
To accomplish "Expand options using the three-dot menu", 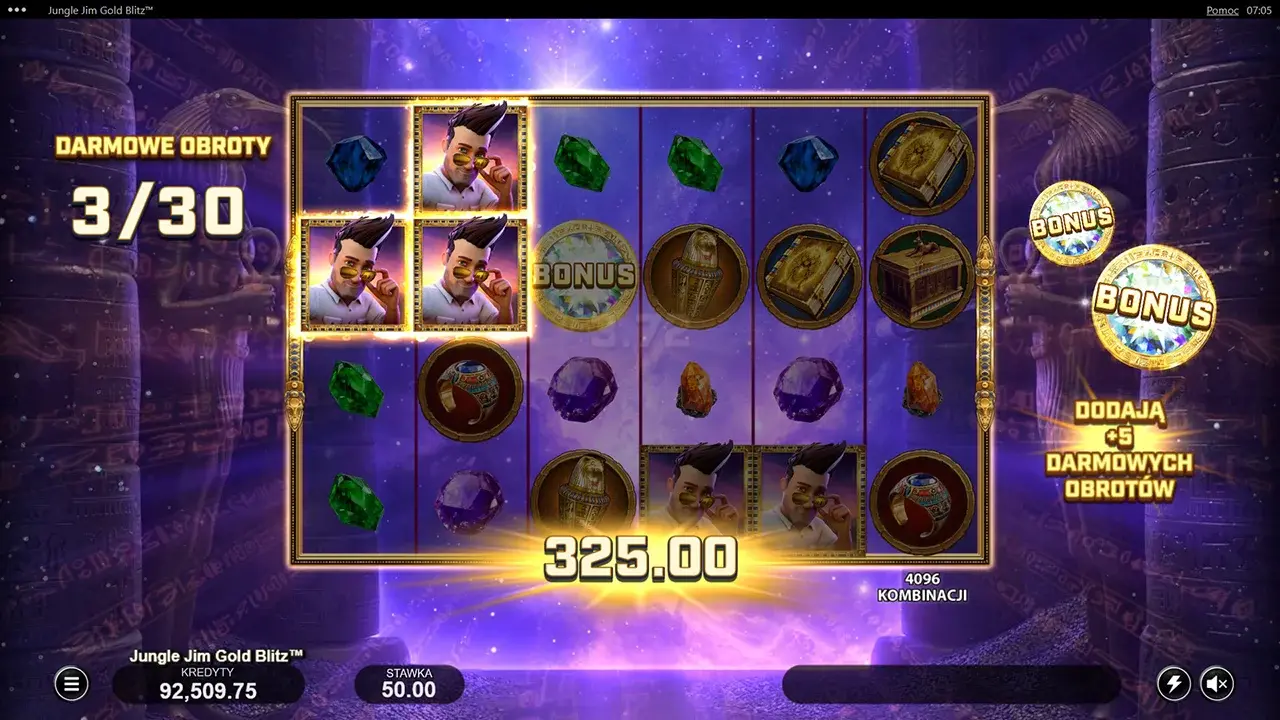I will pos(15,10).
